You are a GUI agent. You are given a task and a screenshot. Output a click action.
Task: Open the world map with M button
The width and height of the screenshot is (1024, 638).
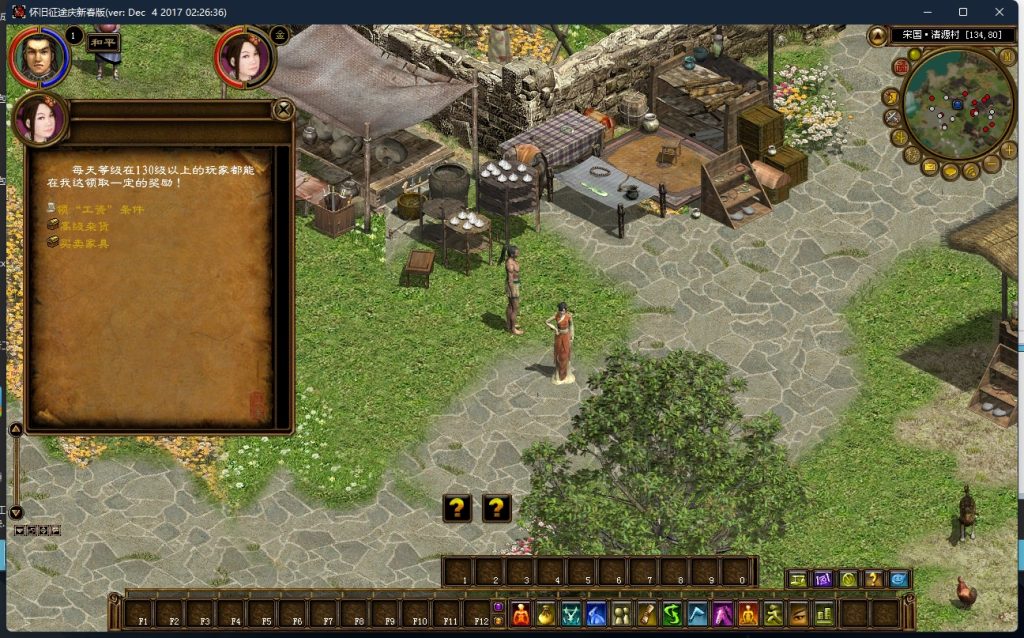tap(1007, 57)
